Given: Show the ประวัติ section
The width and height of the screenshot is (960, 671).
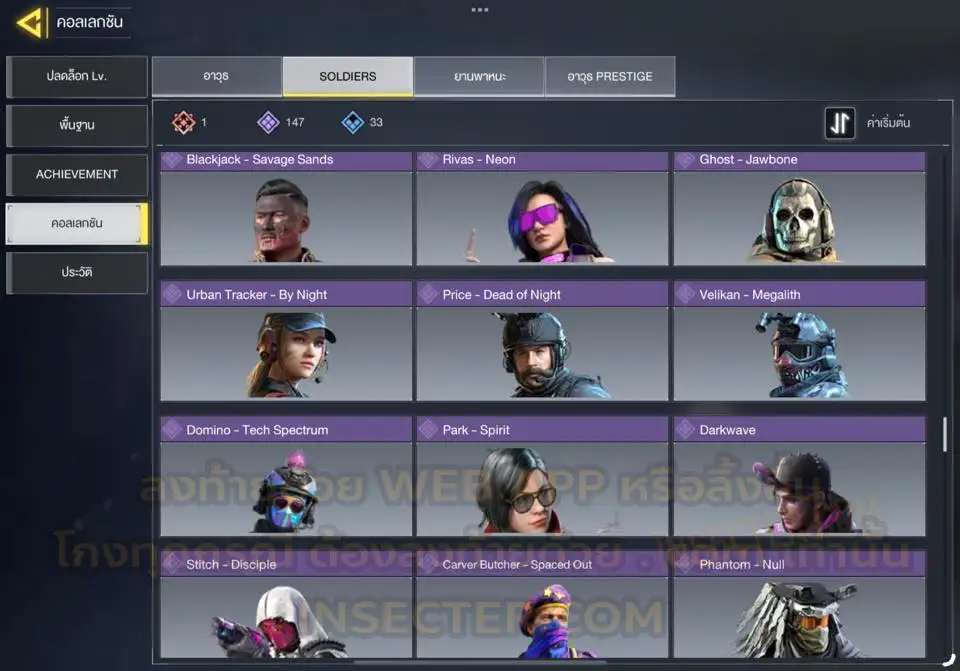Looking at the screenshot, I should (77, 273).
